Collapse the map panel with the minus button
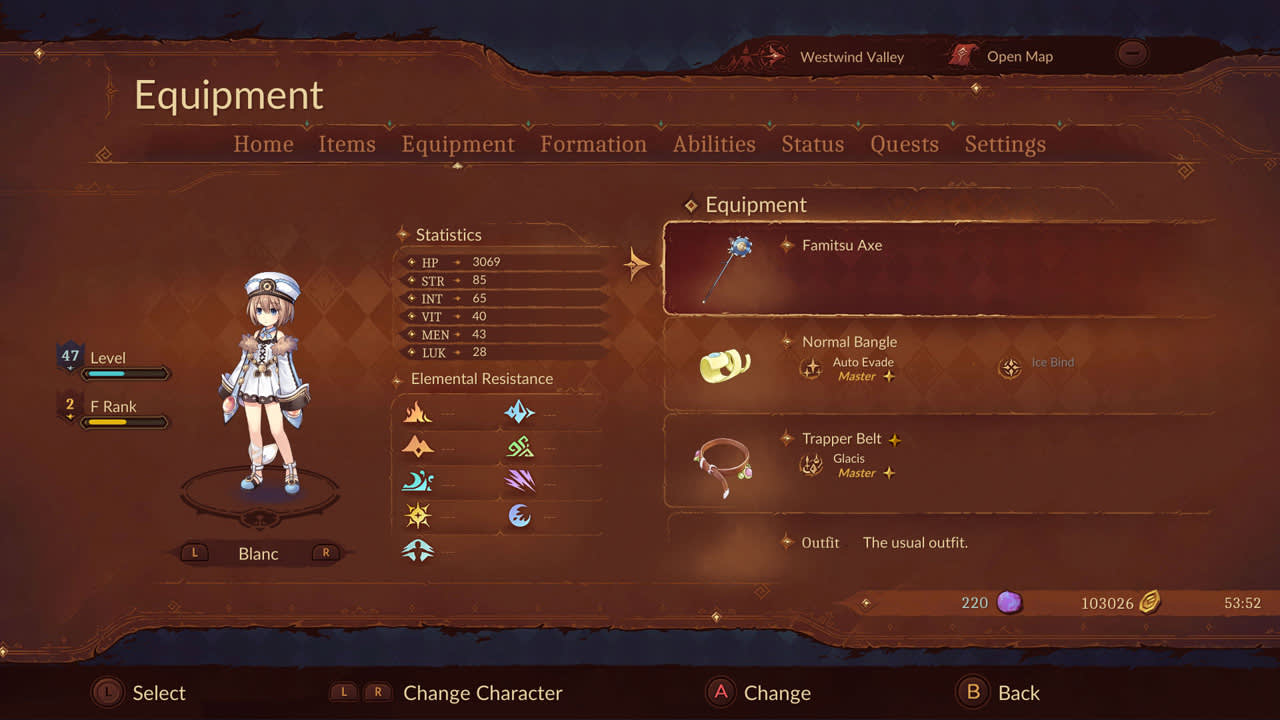This screenshot has height=720, width=1280. [x=1131, y=54]
